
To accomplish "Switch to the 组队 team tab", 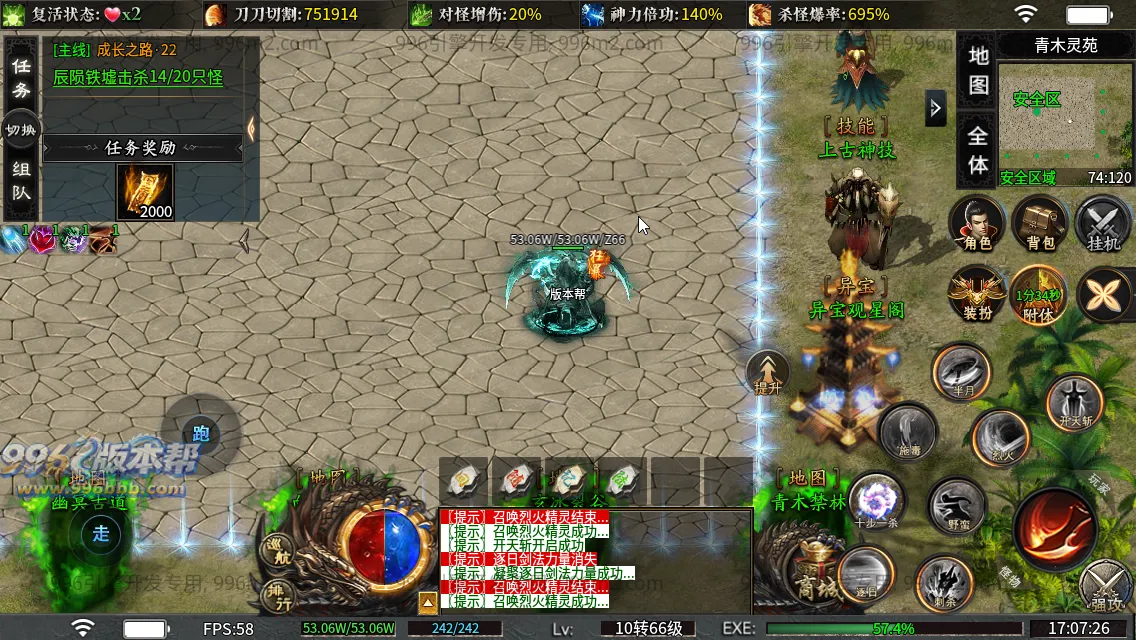I will click(21, 181).
